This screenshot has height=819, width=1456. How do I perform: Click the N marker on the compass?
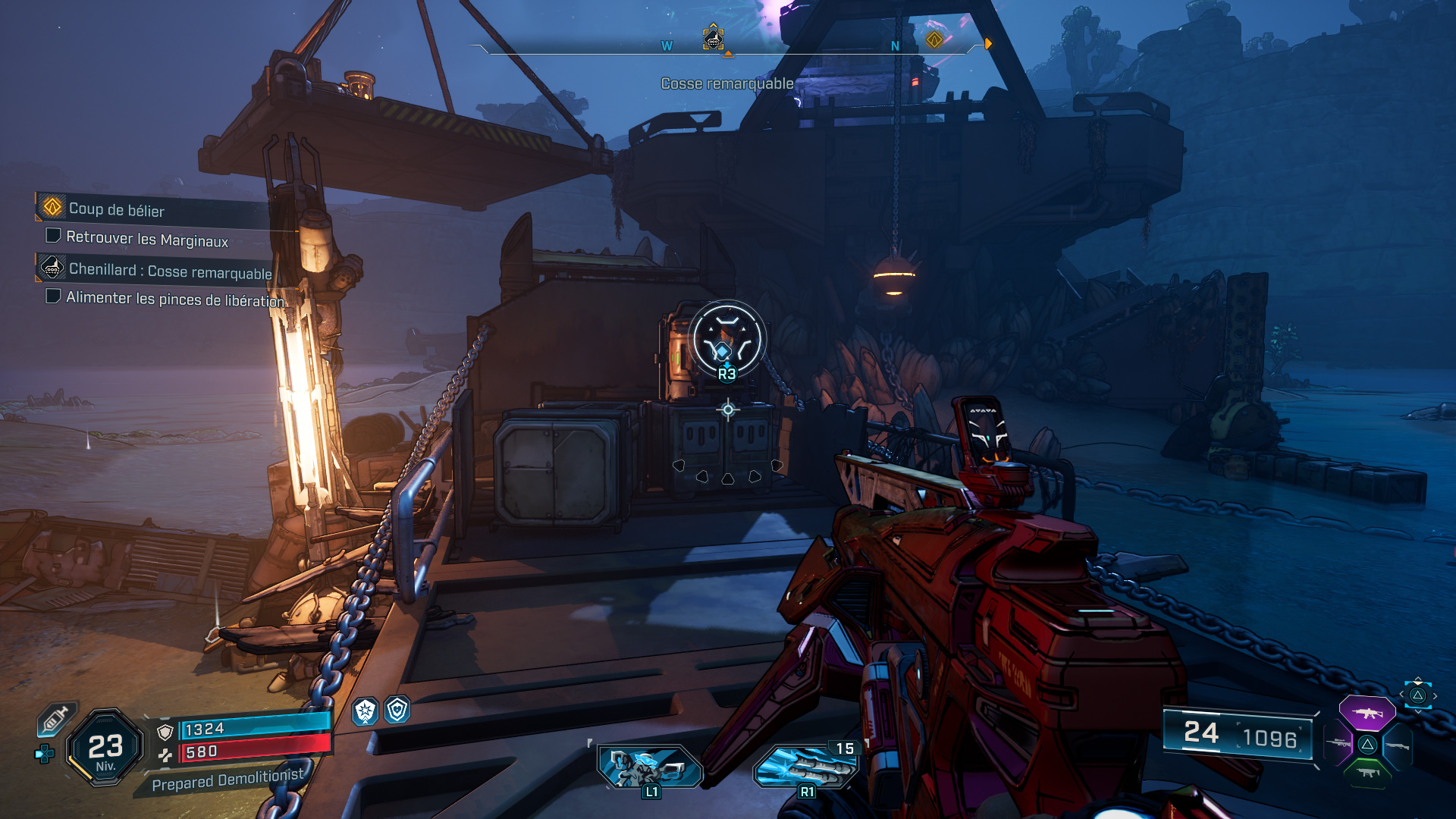tap(895, 45)
